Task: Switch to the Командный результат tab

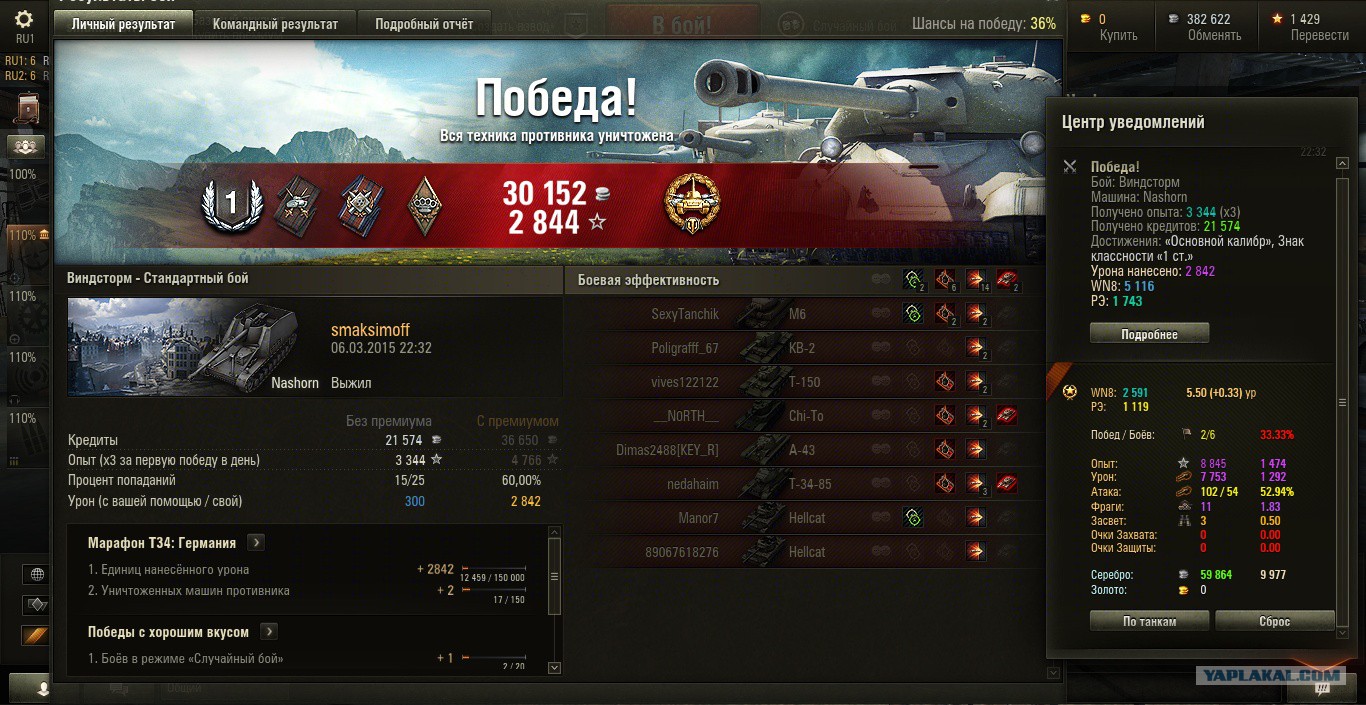Action: [275, 24]
